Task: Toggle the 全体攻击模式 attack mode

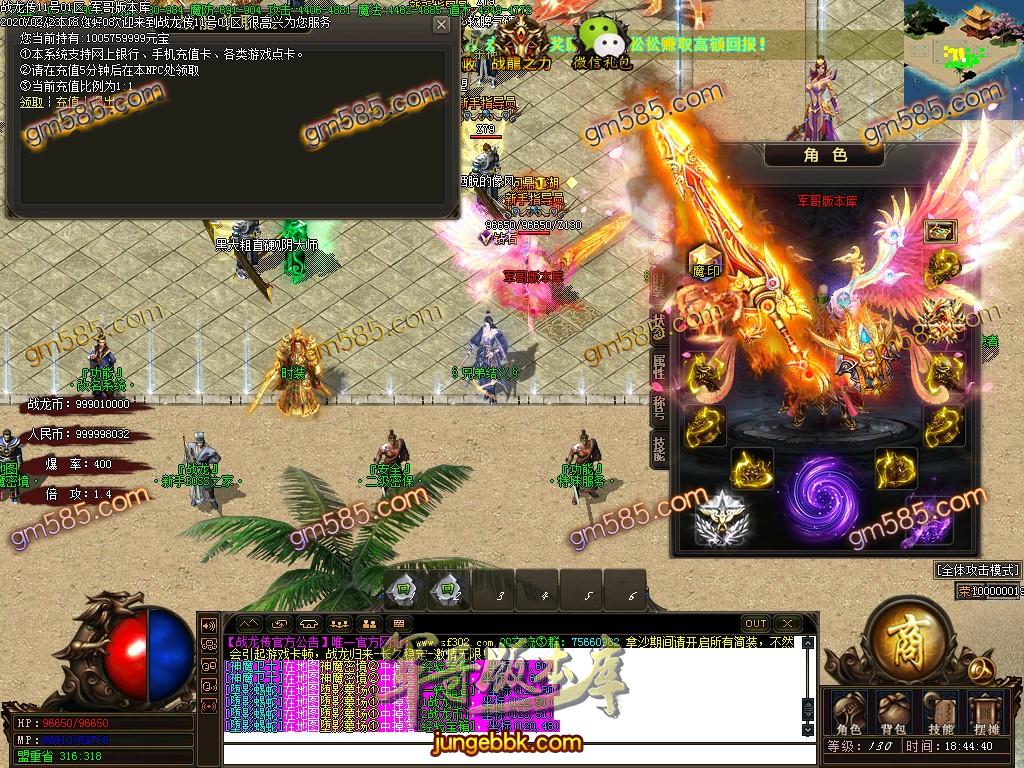Action: [977, 570]
